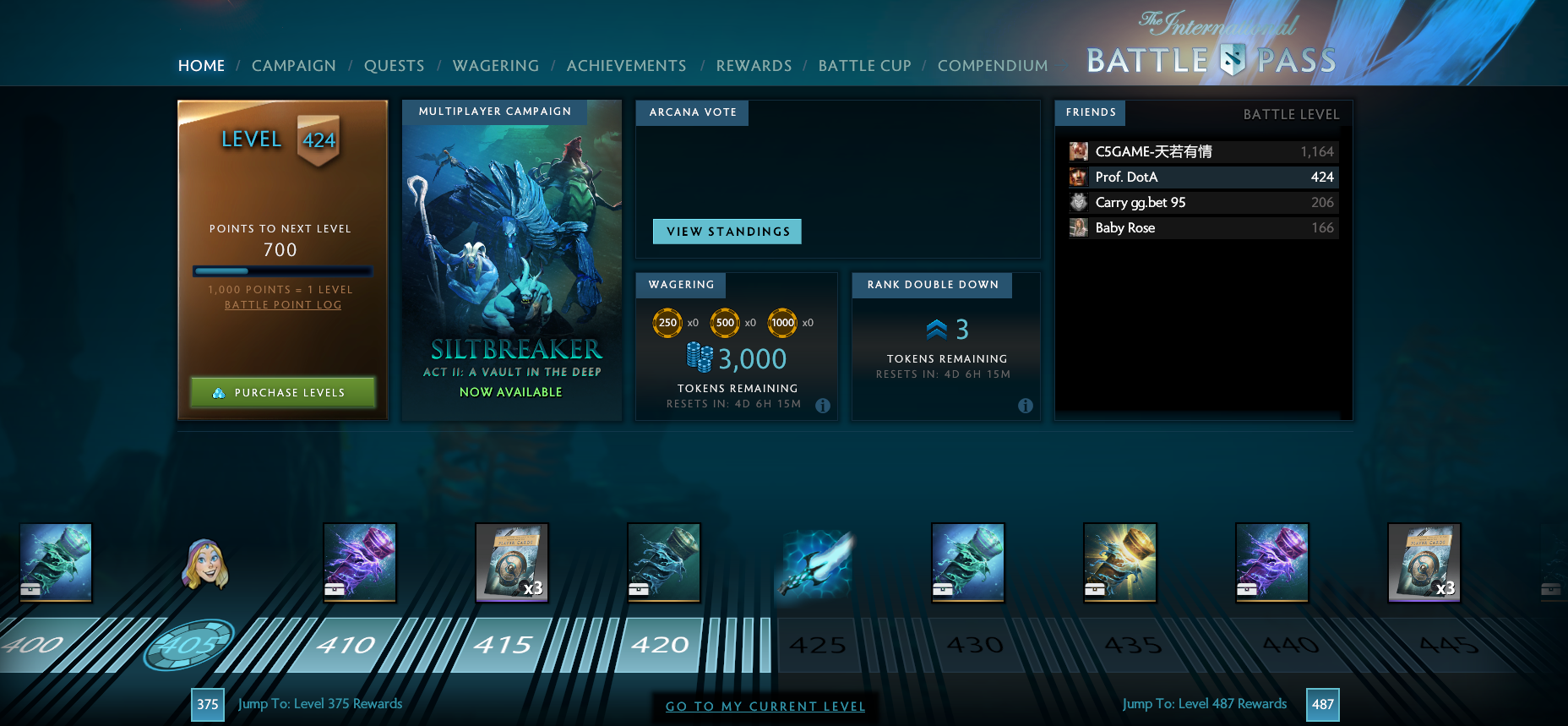Image resolution: width=1568 pixels, height=726 pixels.
Task: Select the 1000 wagering token icon
Action: [x=781, y=323]
